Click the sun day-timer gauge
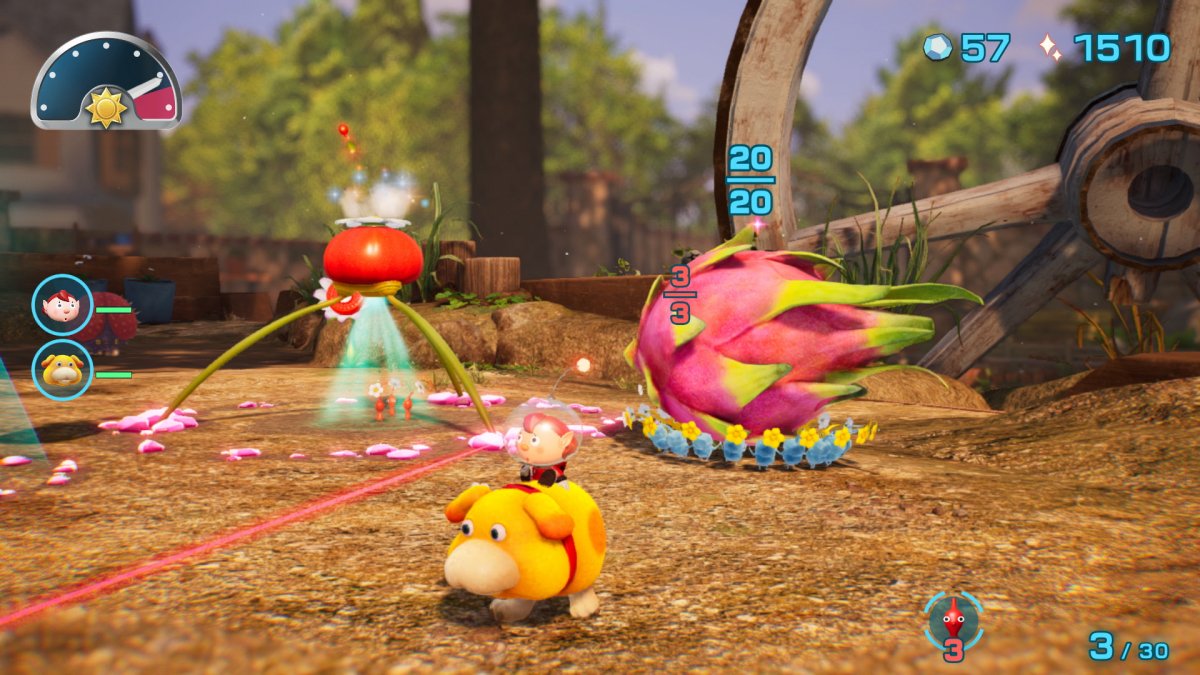Image resolution: width=1200 pixels, height=675 pixels. point(106,84)
